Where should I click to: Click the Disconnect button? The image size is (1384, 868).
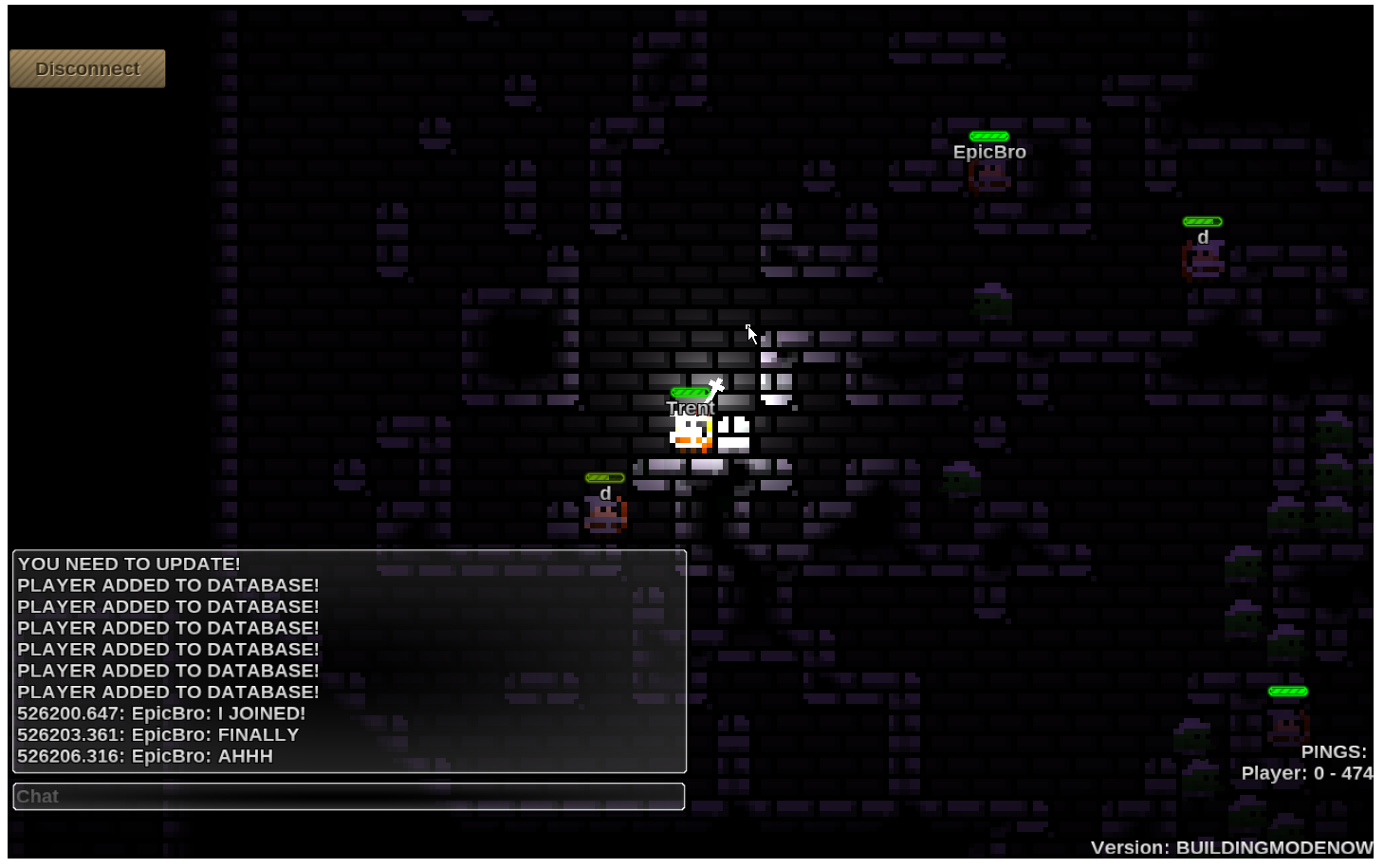tap(87, 69)
